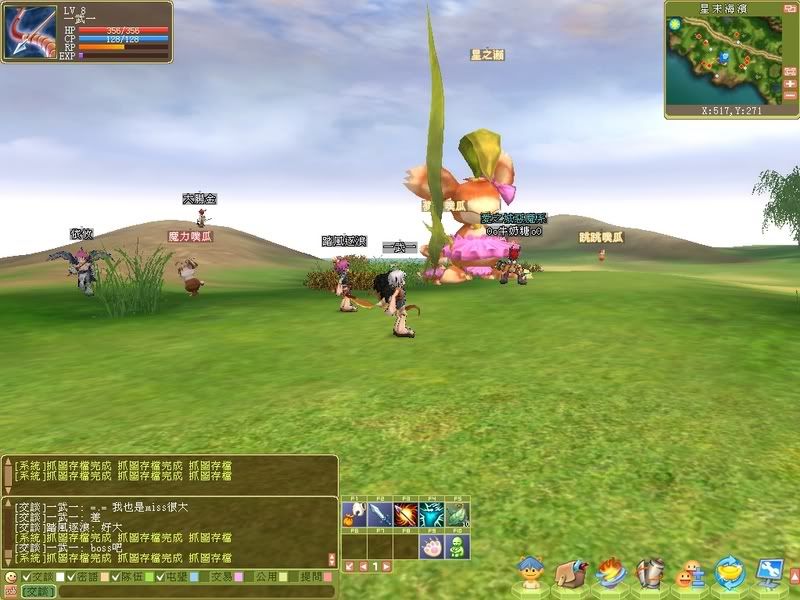Toggle the 隊伍 chat filter checkbox
The height and width of the screenshot is (600, 800).
point(113,577)
